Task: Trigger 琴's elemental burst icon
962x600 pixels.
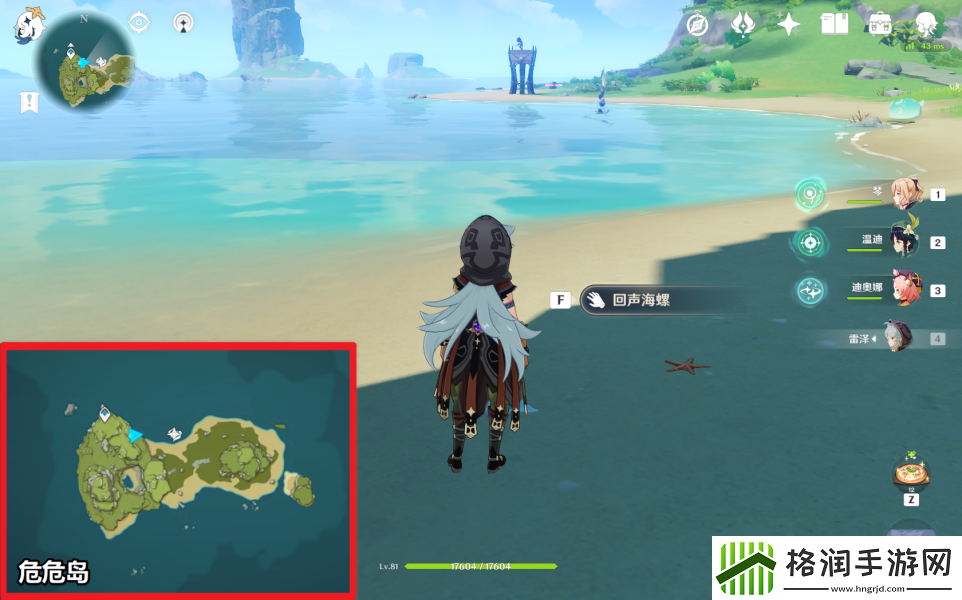Action: 811,194
